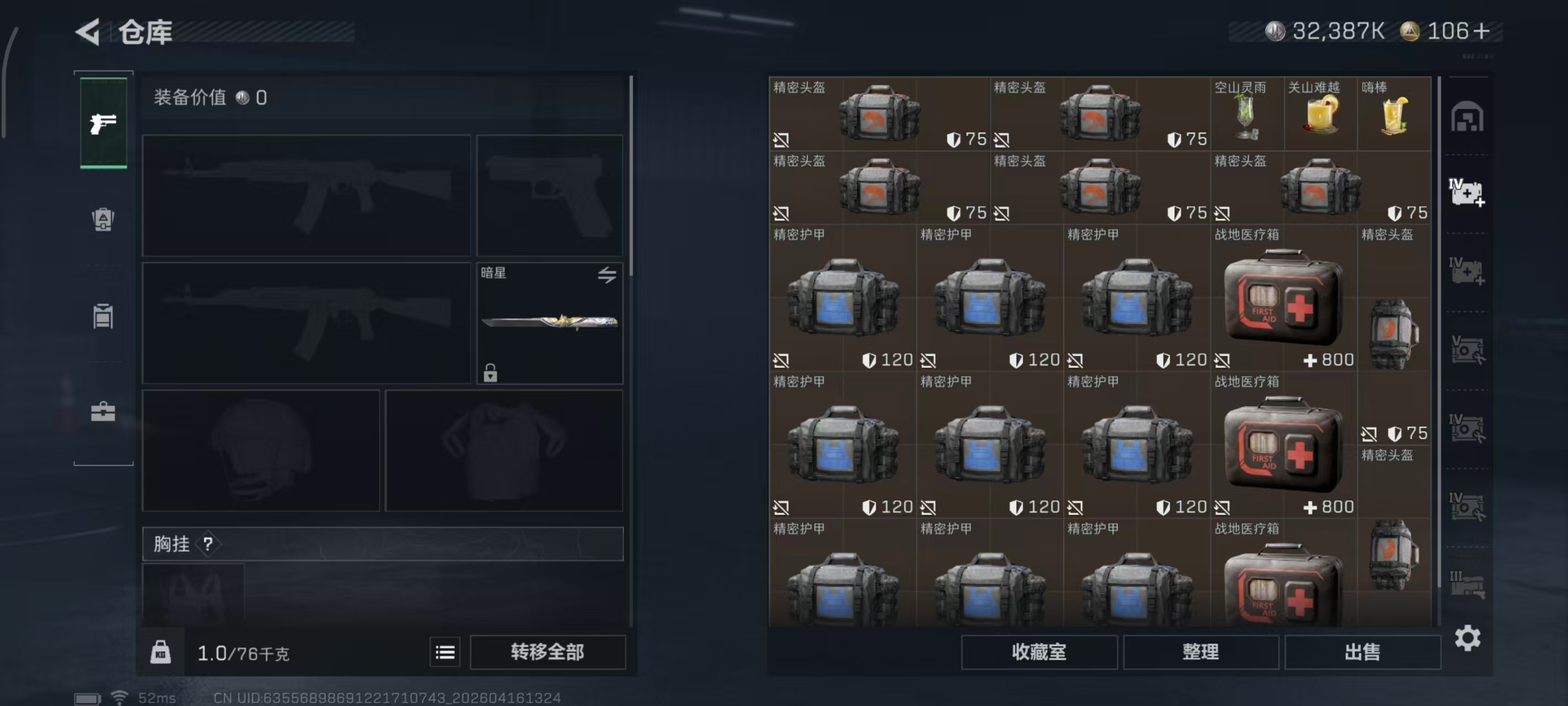
Task: Expand the 106+ gold currency display
Action: tap(1452, 30)
